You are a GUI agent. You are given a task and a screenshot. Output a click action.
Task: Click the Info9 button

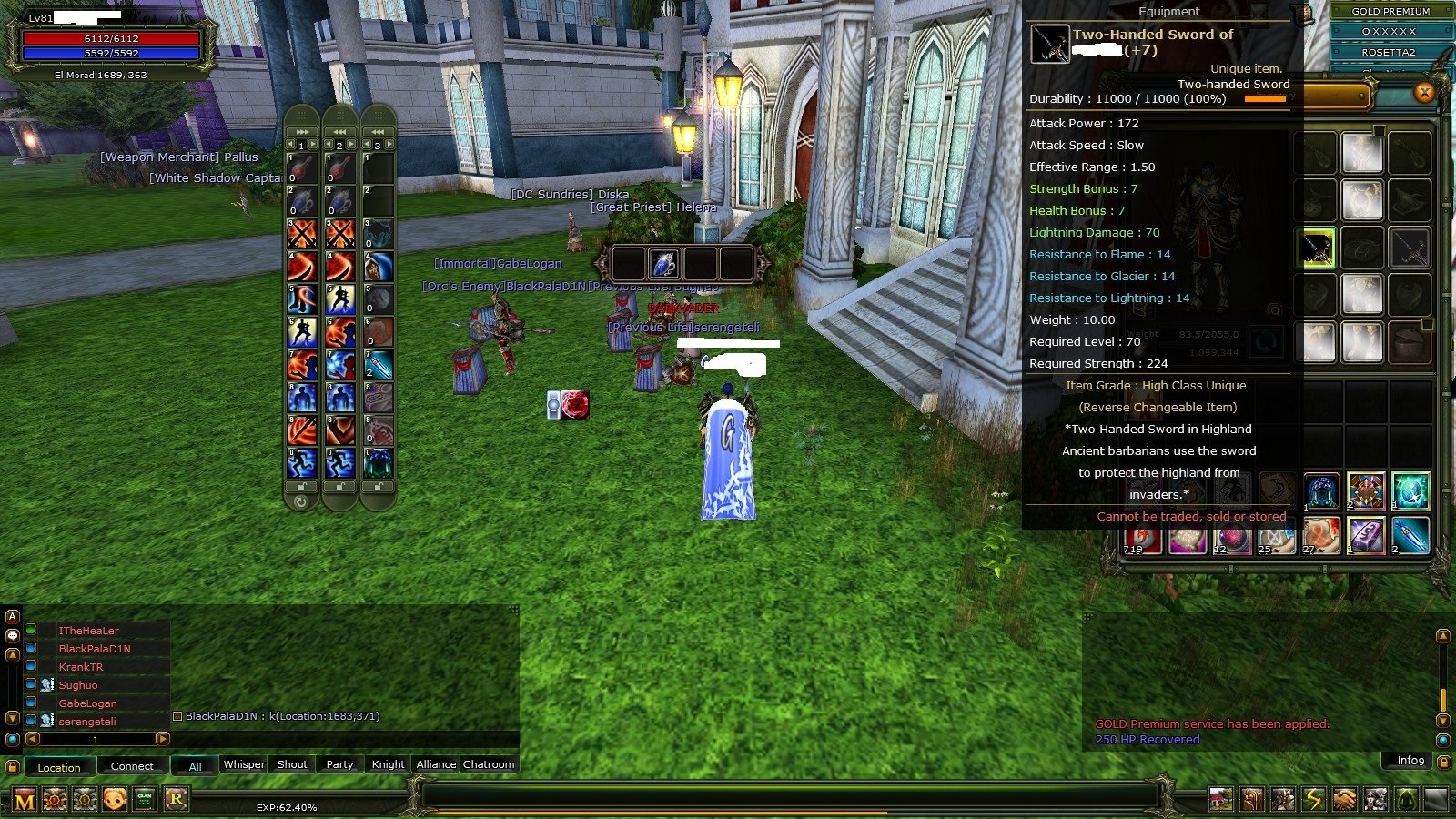click(1407, 762)
